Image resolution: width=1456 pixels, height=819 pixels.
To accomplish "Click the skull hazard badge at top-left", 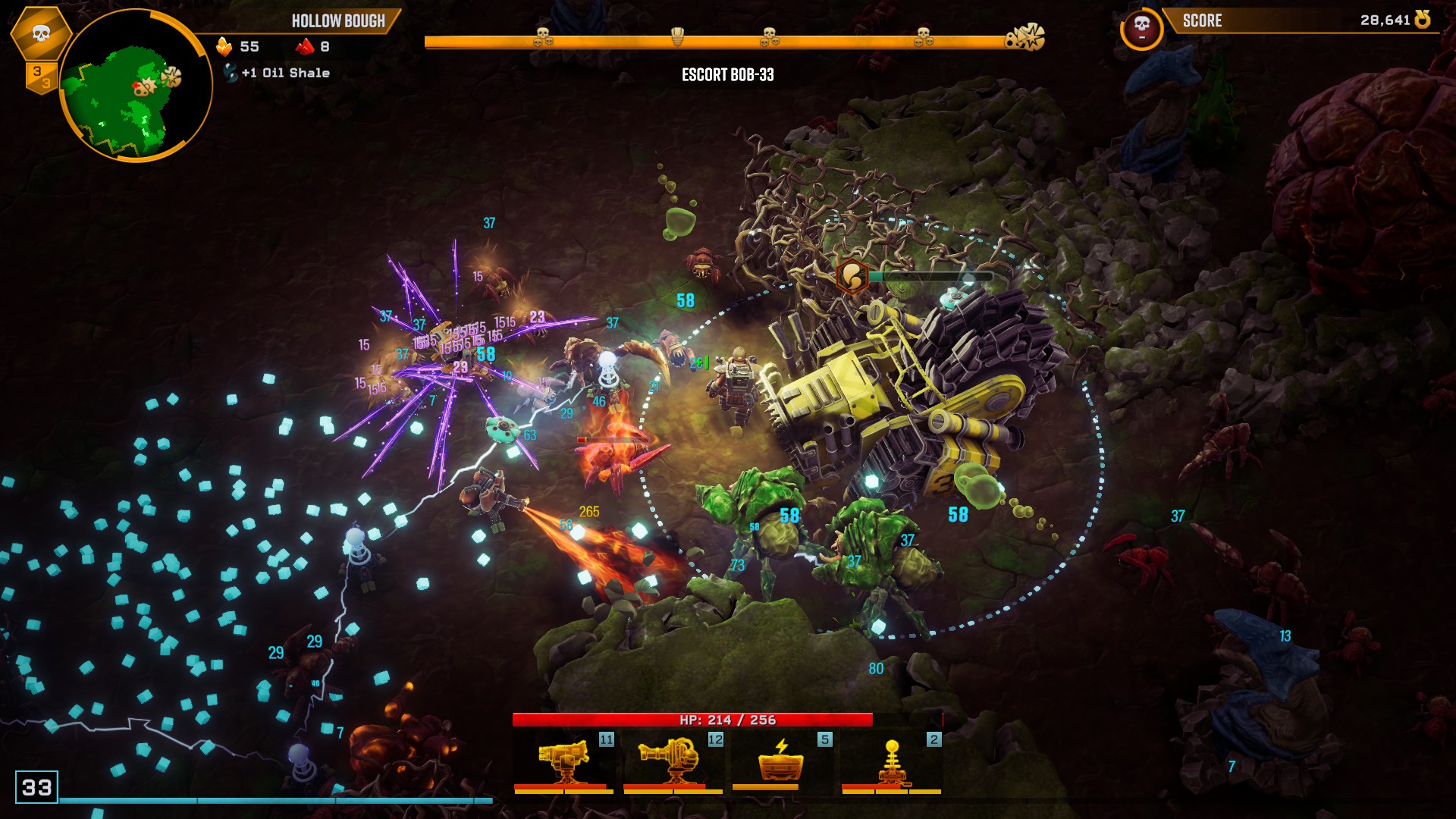I will 42,32.
